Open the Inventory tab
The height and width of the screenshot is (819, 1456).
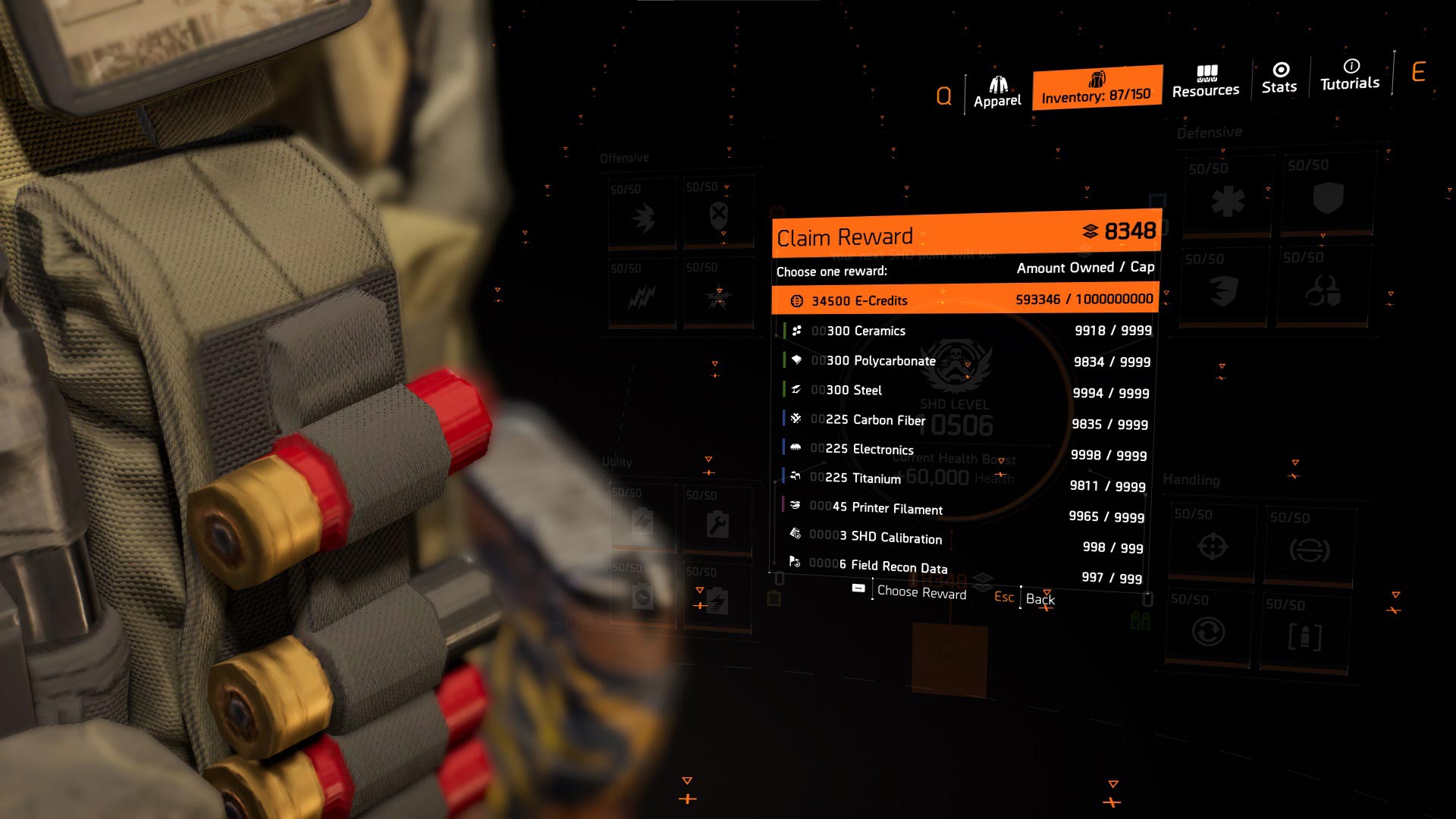tap(1097, 88)
